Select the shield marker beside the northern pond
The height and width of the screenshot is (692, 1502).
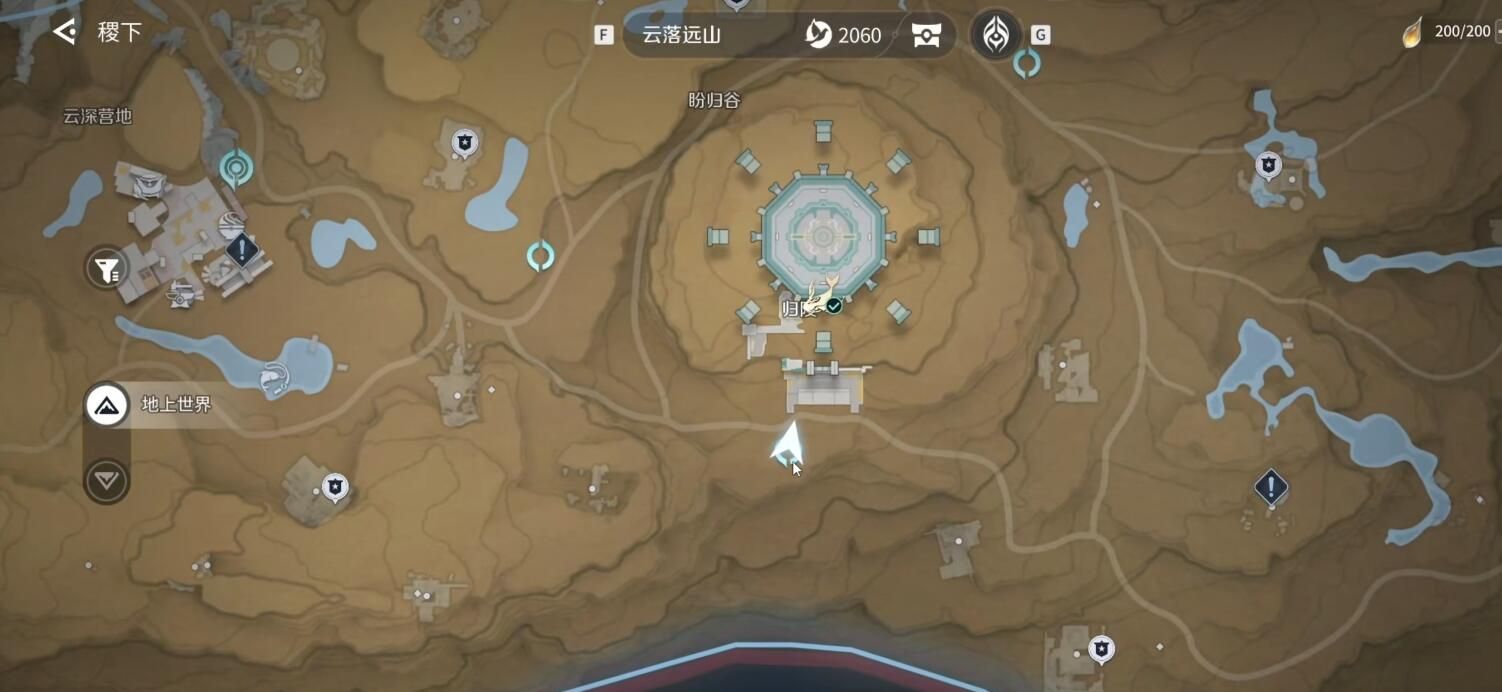tap(463, 142)
